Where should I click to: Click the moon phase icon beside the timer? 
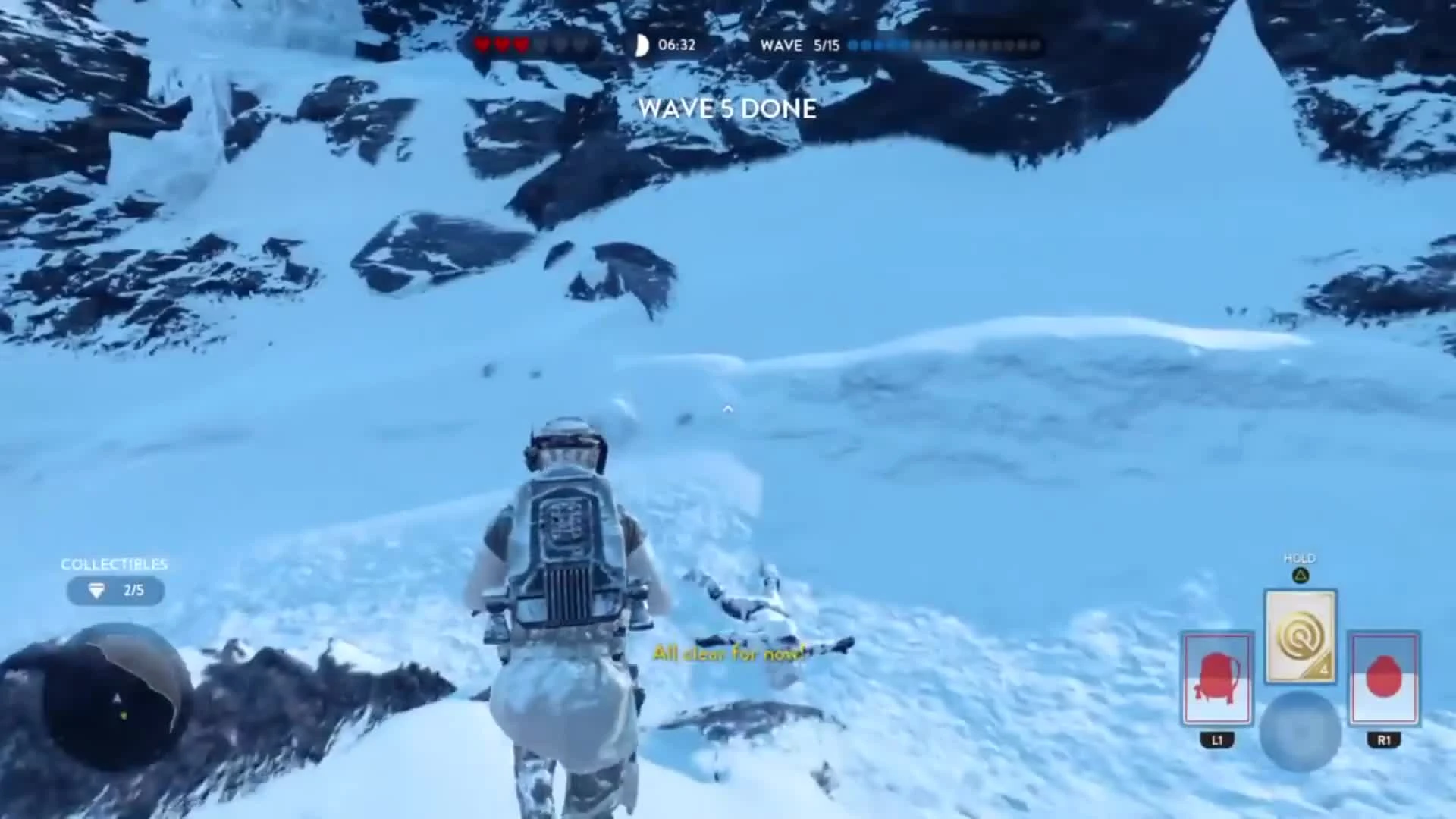(641, 45)
